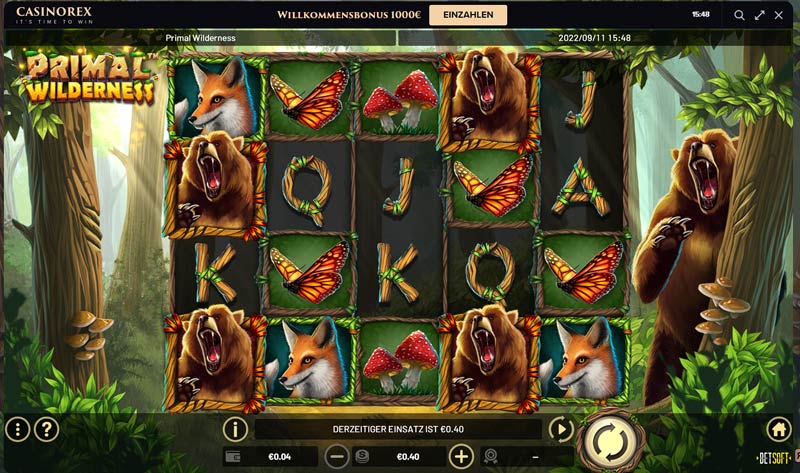This screenshot has width=800, height=473.
Task: Open the three-dot options menu
Action: click(x=18, y=430)
